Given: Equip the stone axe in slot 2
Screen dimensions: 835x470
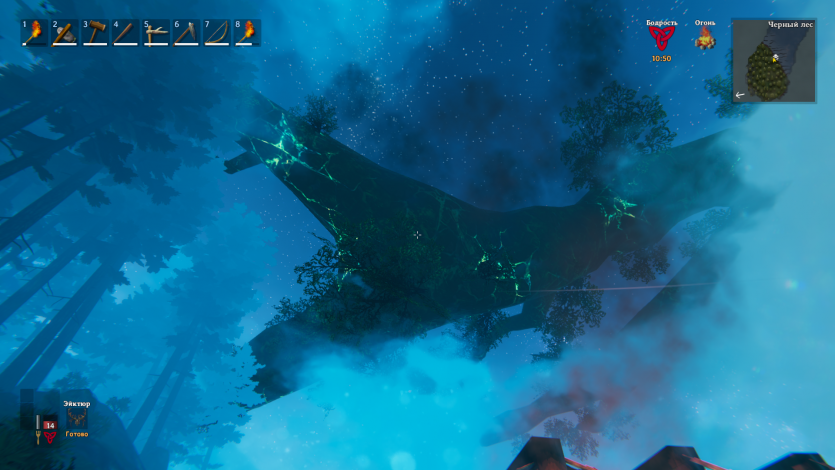Looking at the screenshot, I should [65, 33].
